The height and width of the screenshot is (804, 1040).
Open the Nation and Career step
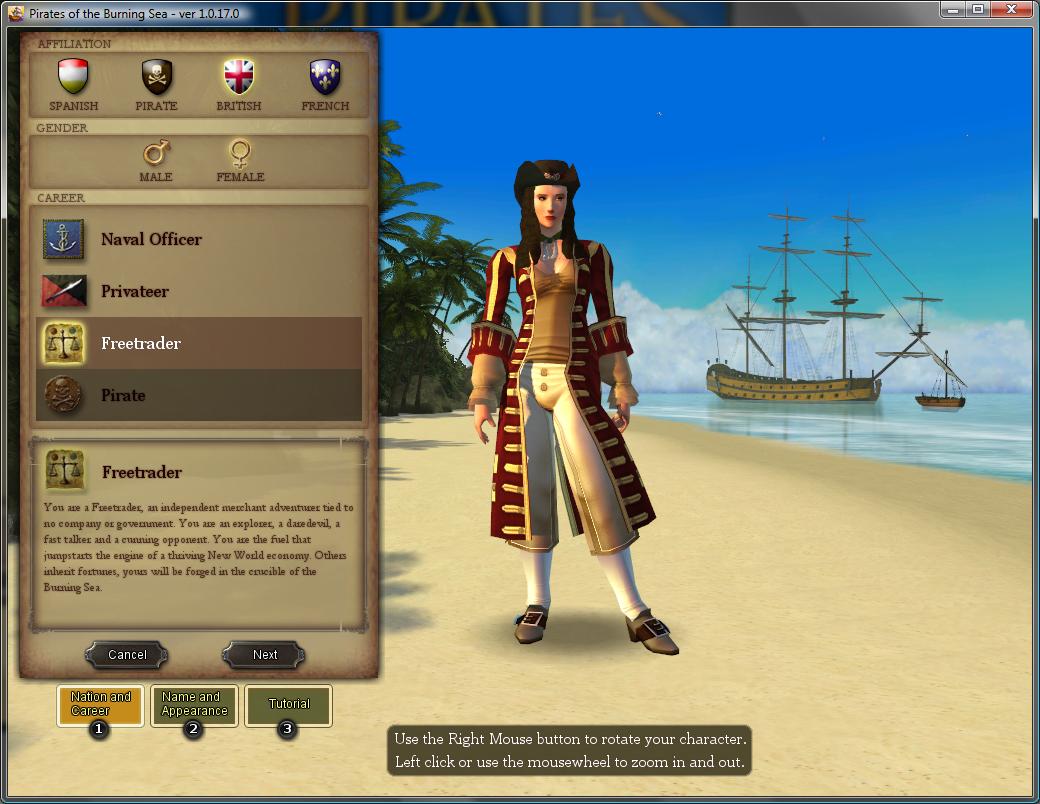[101, 704]
